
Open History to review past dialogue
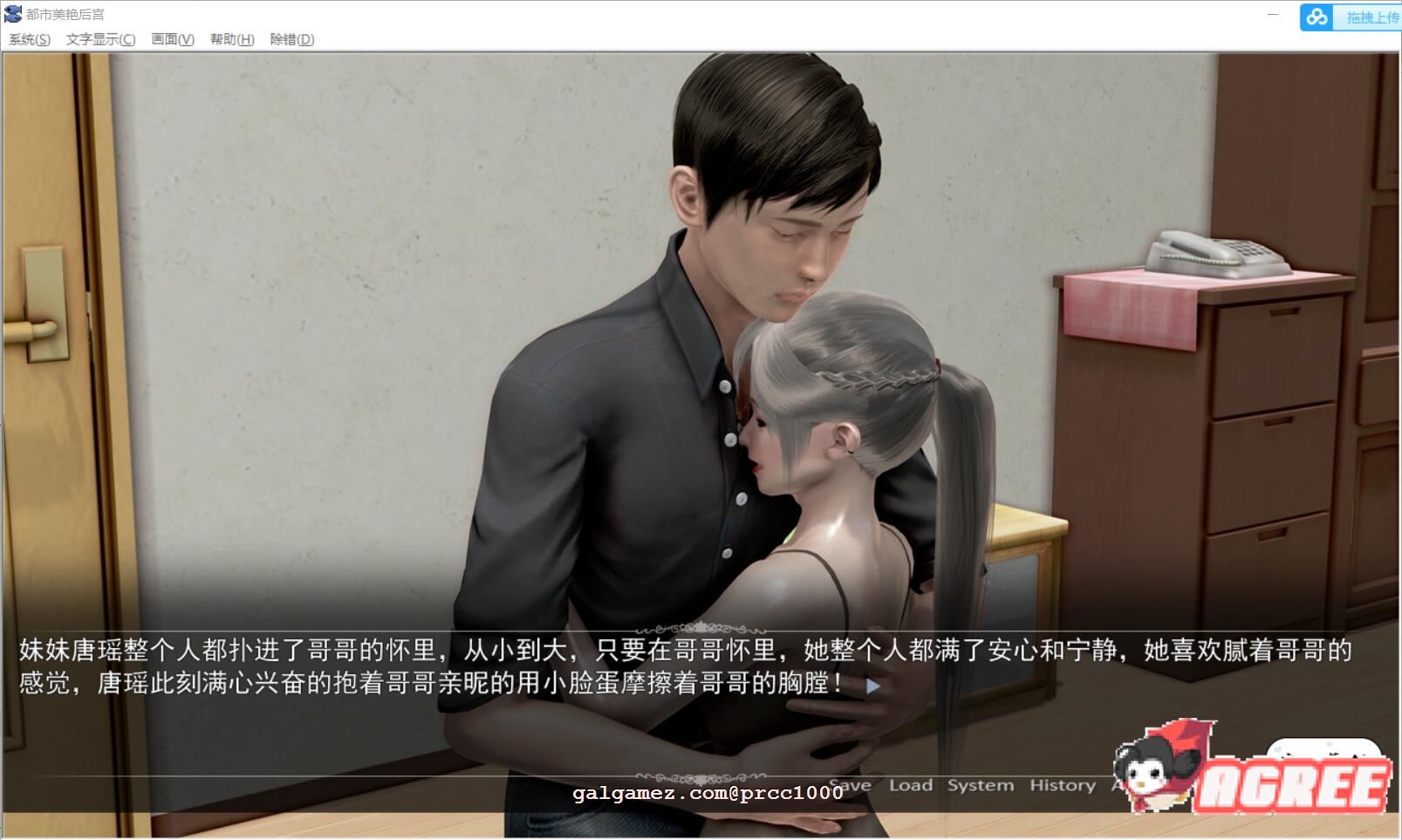[1061, 785]
